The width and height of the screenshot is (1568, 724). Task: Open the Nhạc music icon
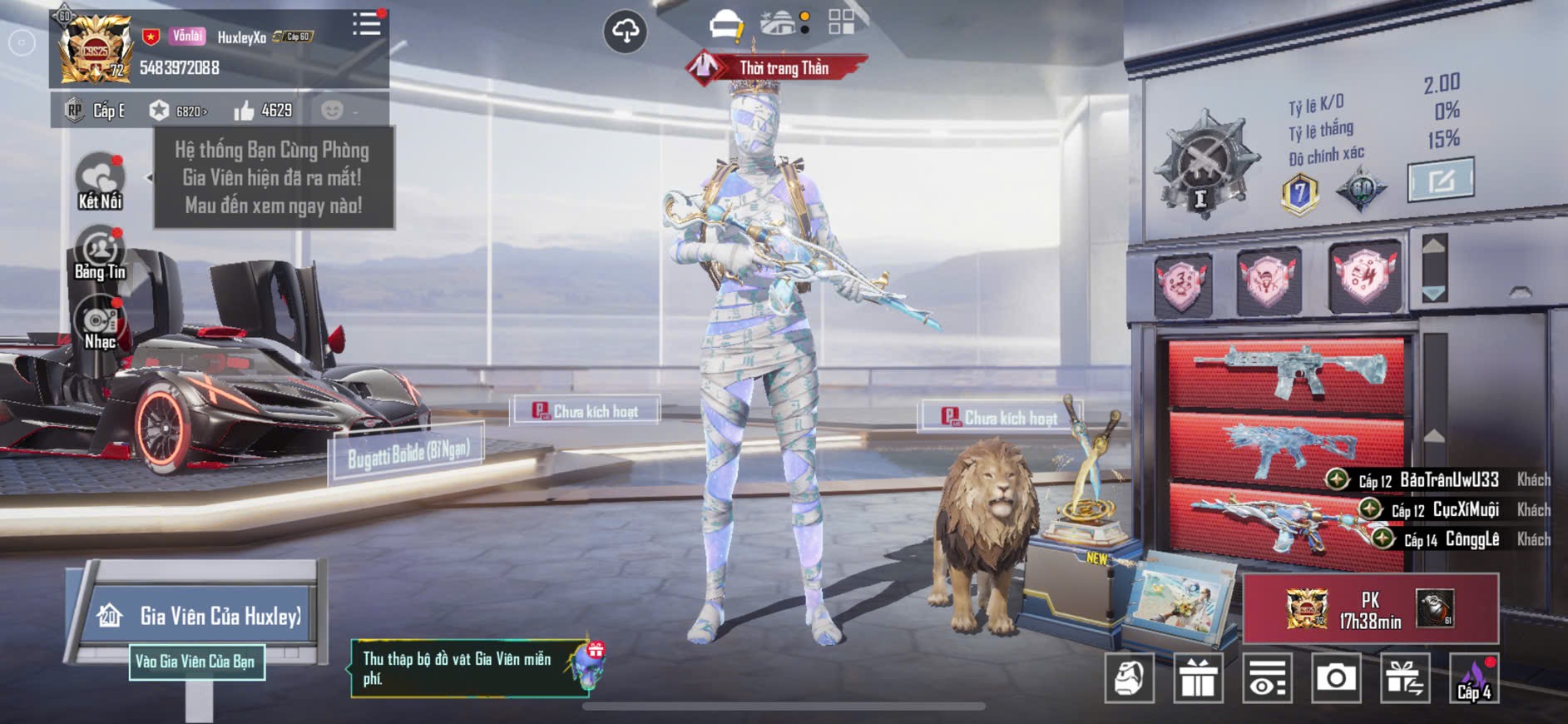point(100,325)
